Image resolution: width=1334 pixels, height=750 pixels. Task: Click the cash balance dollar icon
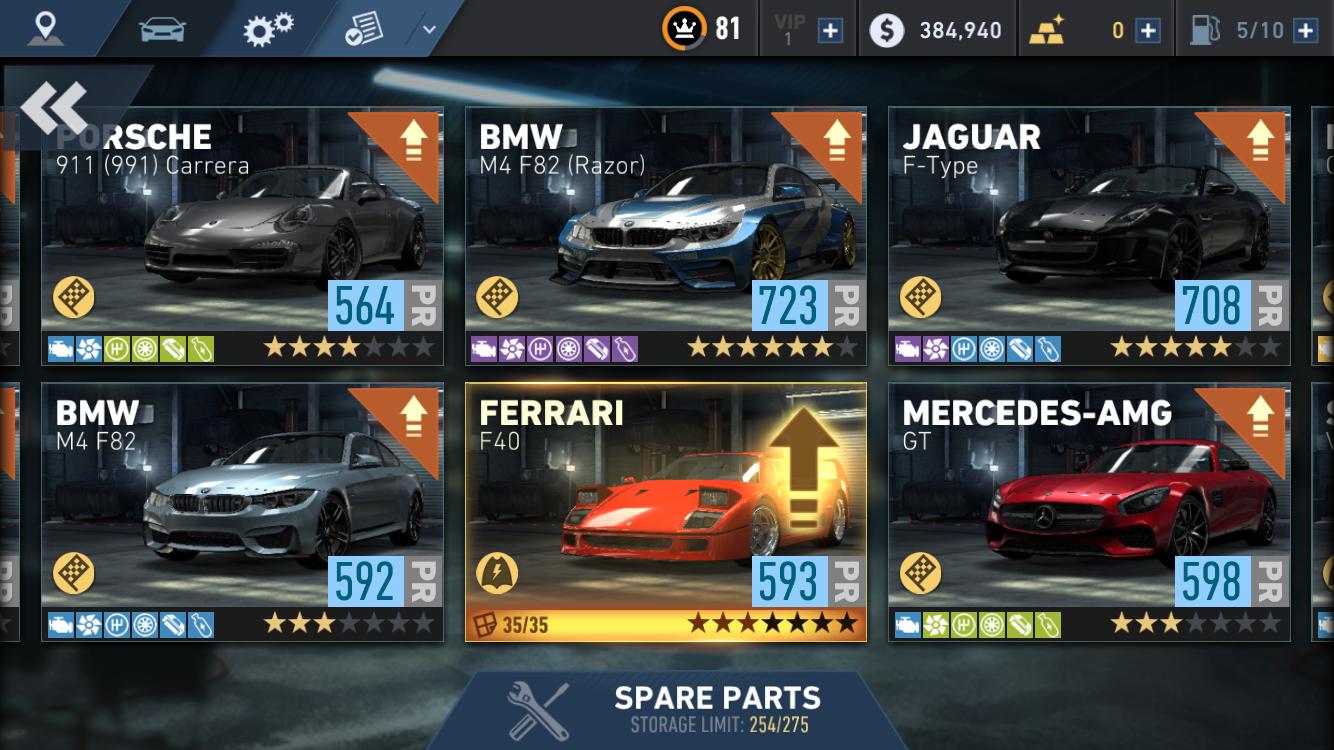pyautogui.click(x=886, y=30)
